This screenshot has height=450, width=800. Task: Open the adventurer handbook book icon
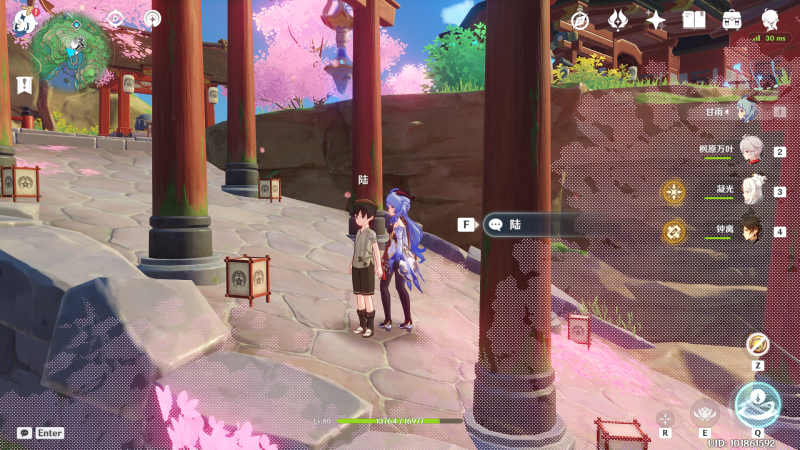[x=694, y=20]
